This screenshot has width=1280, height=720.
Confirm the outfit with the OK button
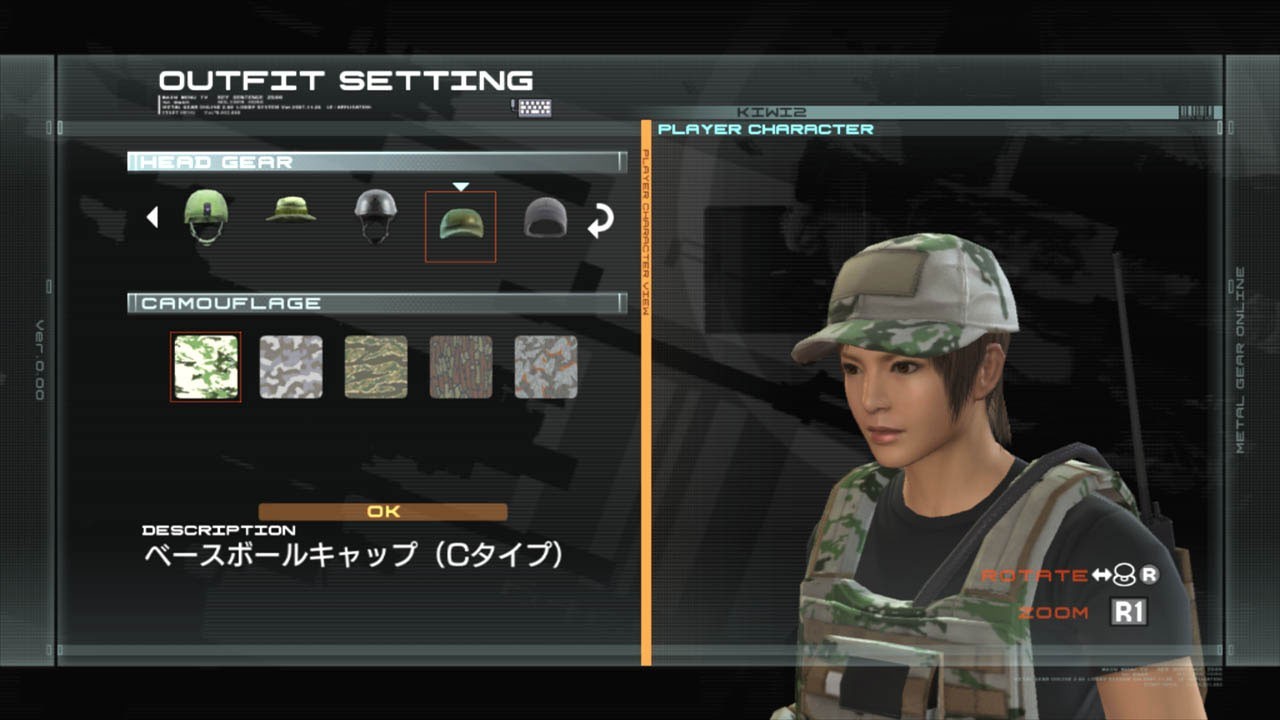pos(383,512)
